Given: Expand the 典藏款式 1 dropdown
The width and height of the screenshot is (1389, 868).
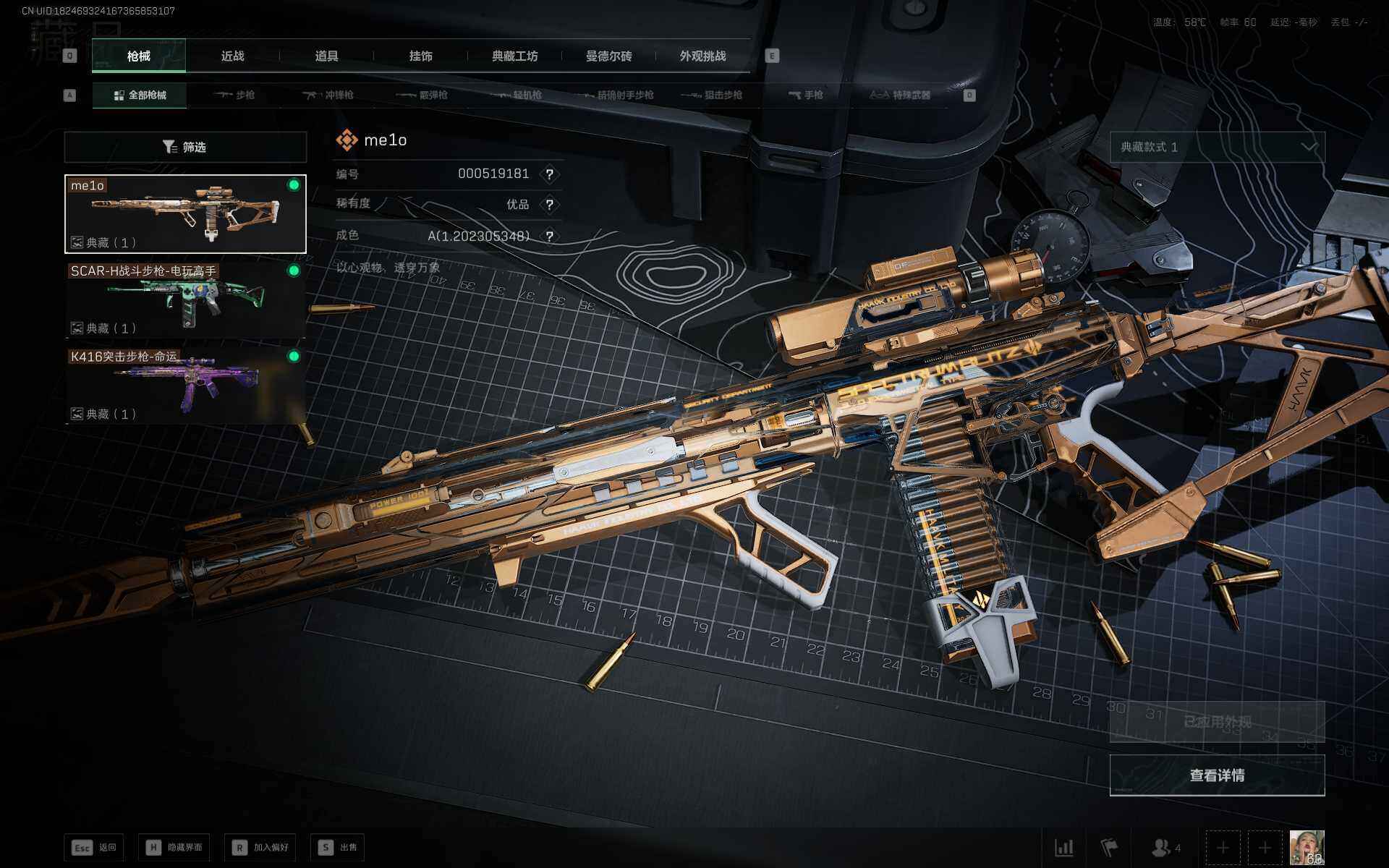Looking at the screenshot, I should click(x=1217, y=147).
